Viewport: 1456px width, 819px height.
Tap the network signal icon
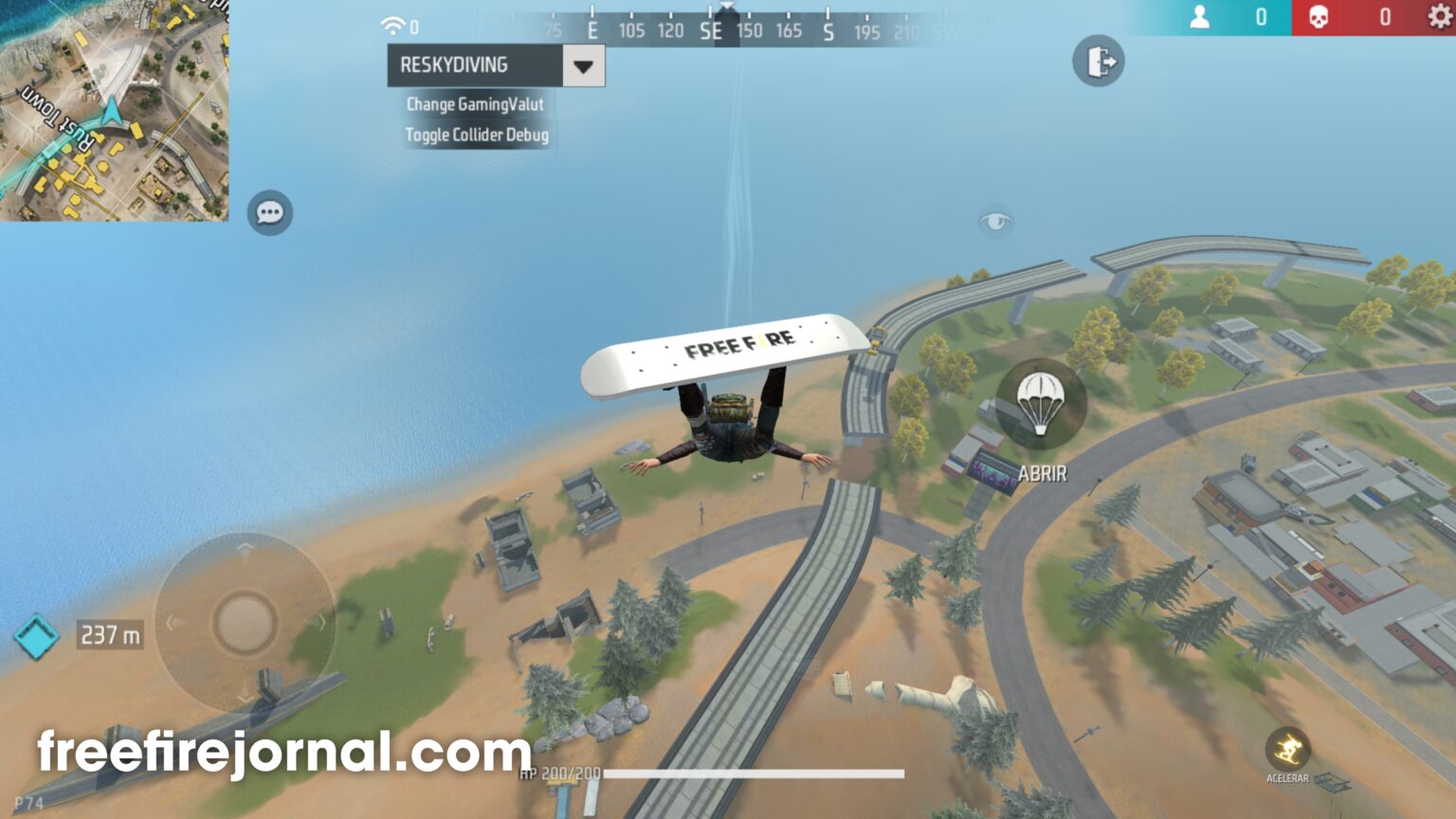tap(391, 26)
